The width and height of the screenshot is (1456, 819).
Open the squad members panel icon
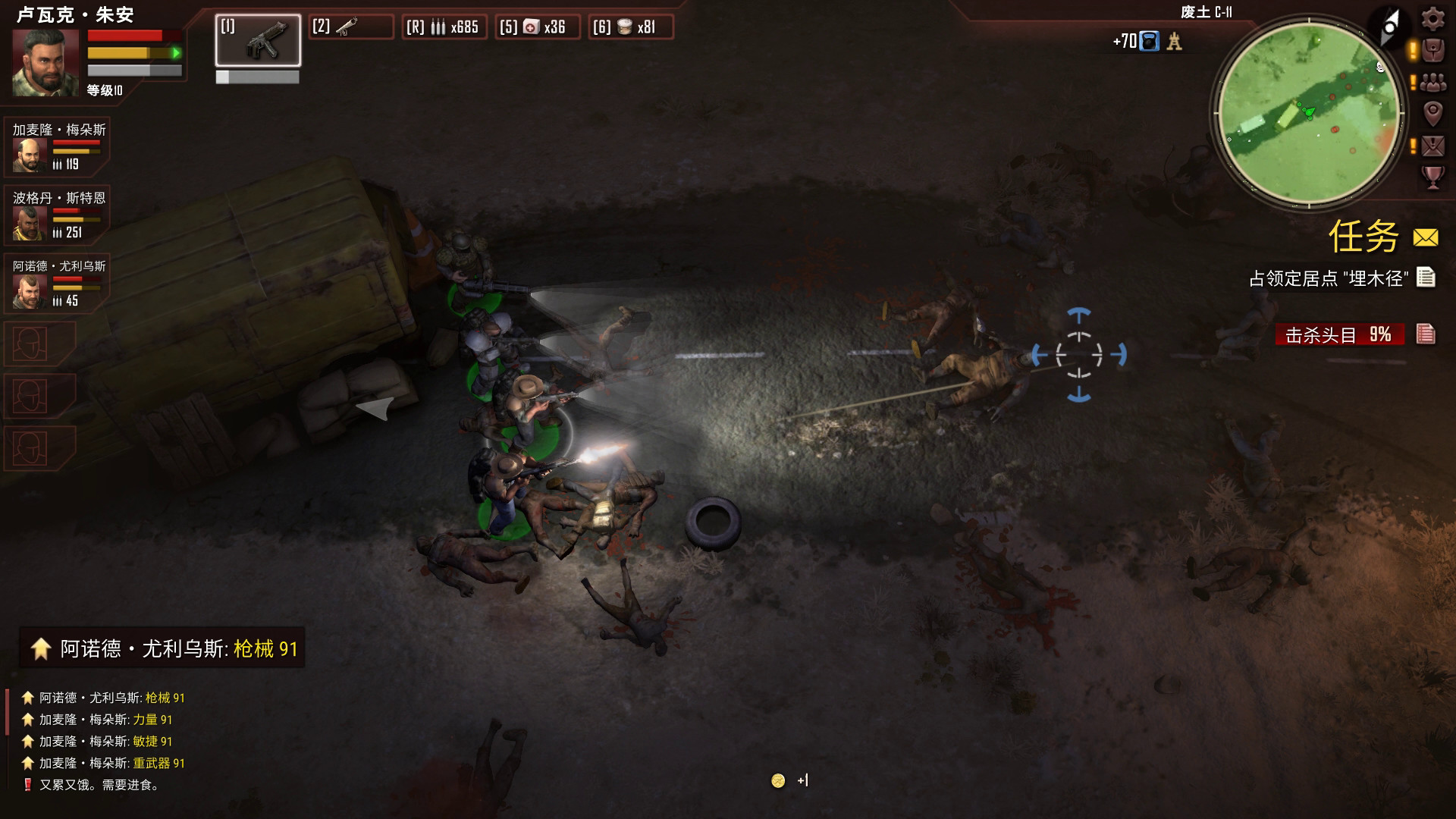(x=1432, y=82)
